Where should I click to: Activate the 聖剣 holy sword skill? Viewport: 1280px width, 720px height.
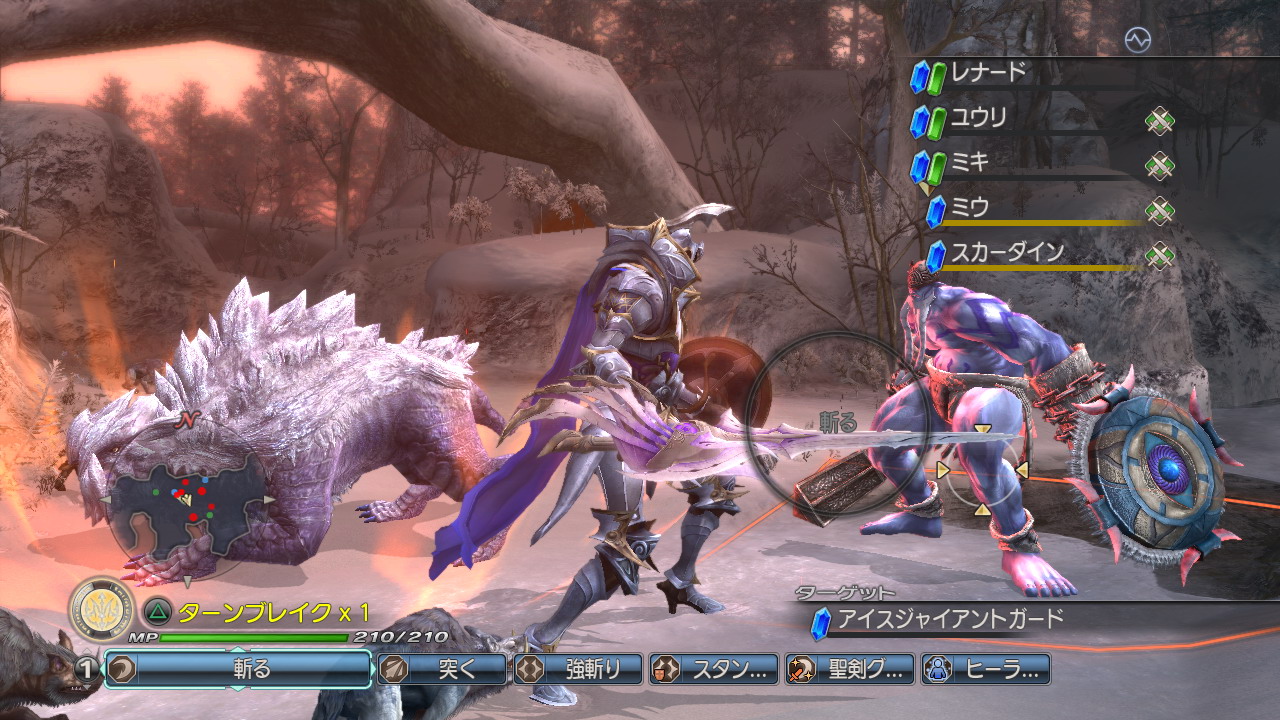850,669
